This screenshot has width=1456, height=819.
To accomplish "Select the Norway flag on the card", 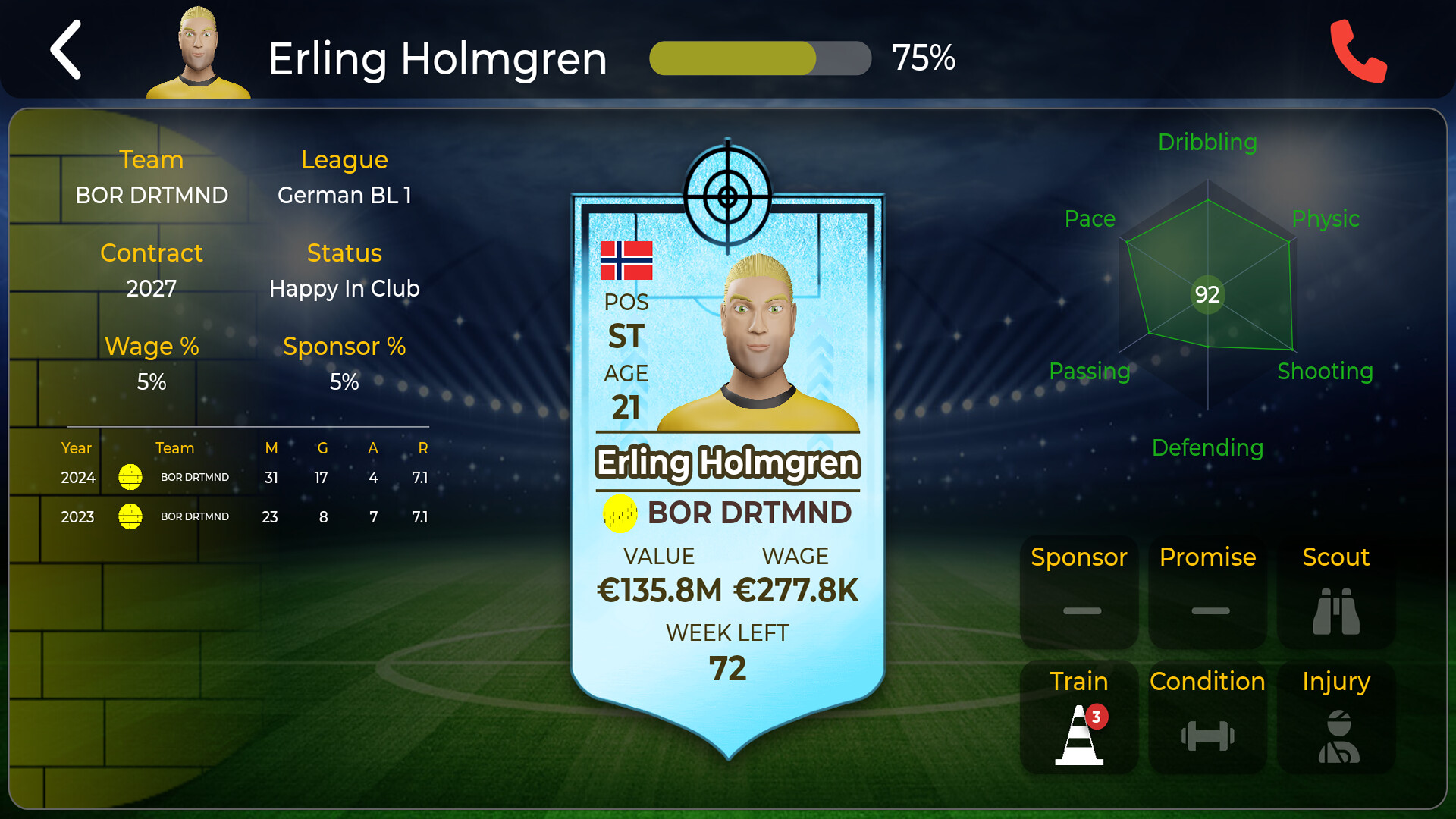I will (626, 261).
